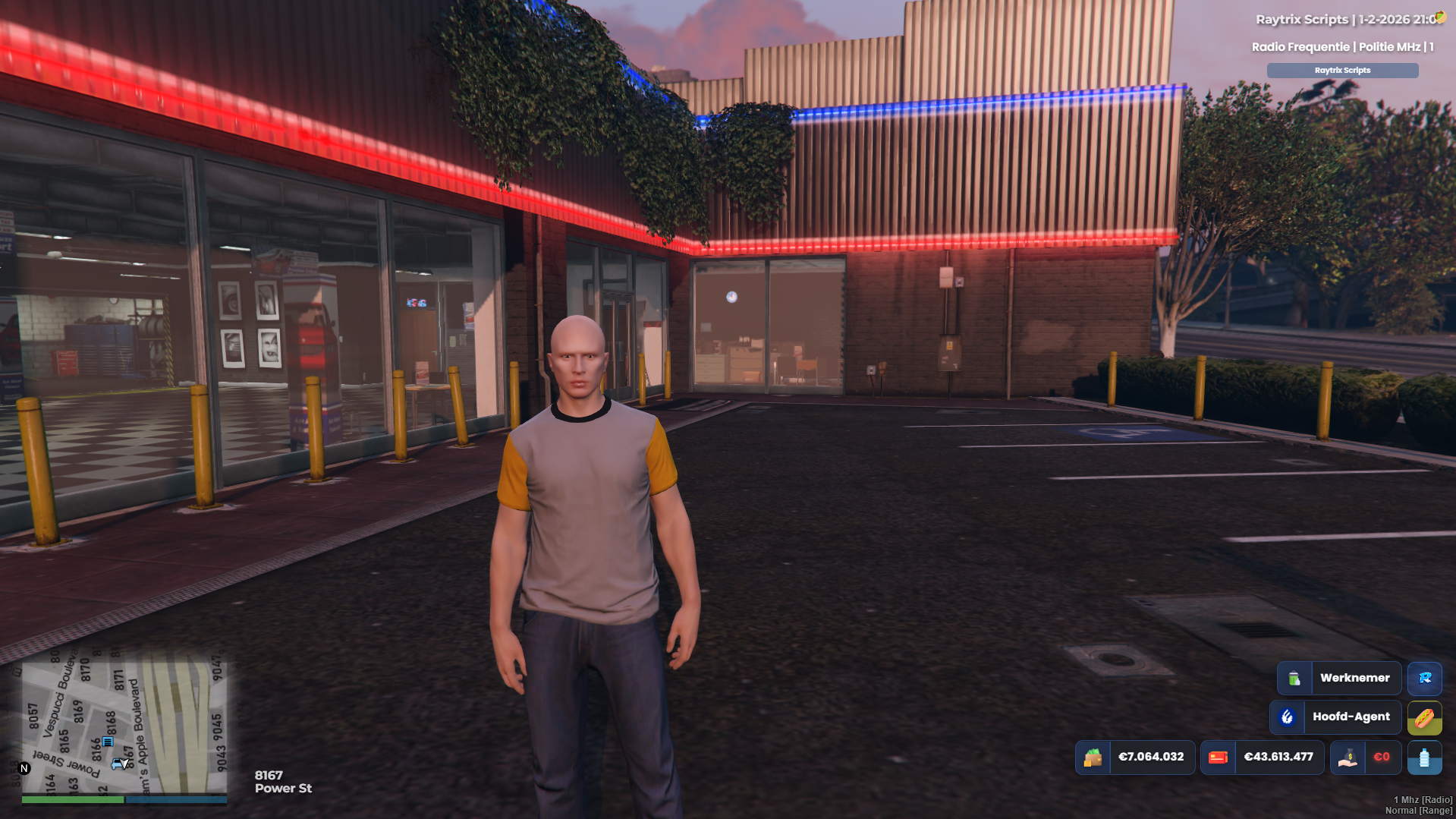Click the blue Raytrix R logo icon
The image size is (1456, 819).
1424,679
